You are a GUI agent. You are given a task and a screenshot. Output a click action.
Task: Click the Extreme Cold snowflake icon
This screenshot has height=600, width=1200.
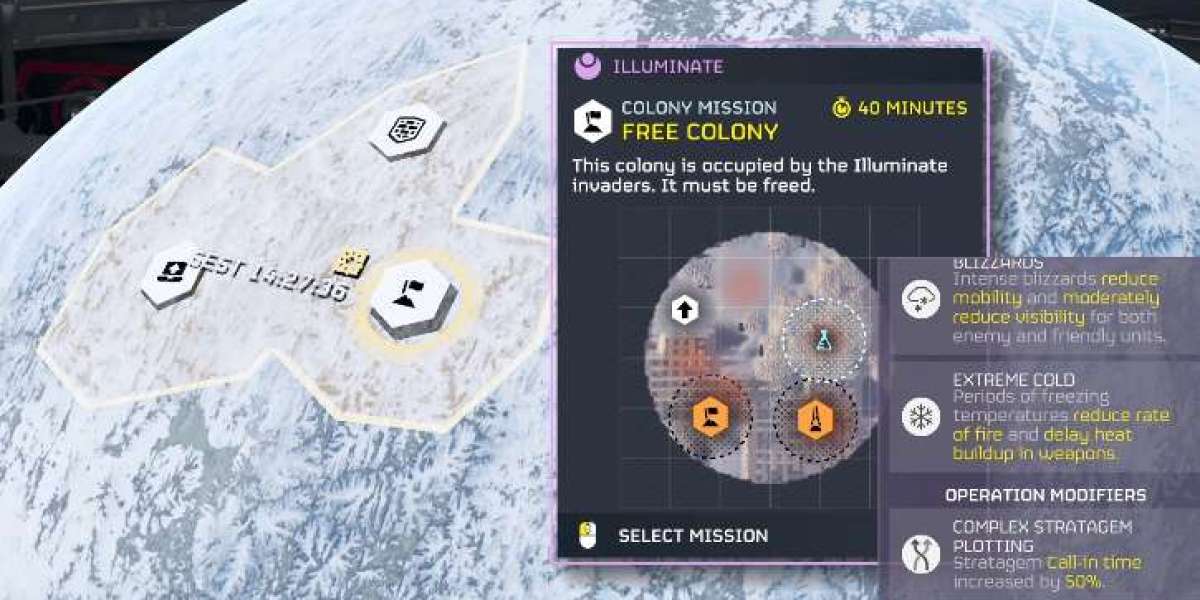pos(920,416)
